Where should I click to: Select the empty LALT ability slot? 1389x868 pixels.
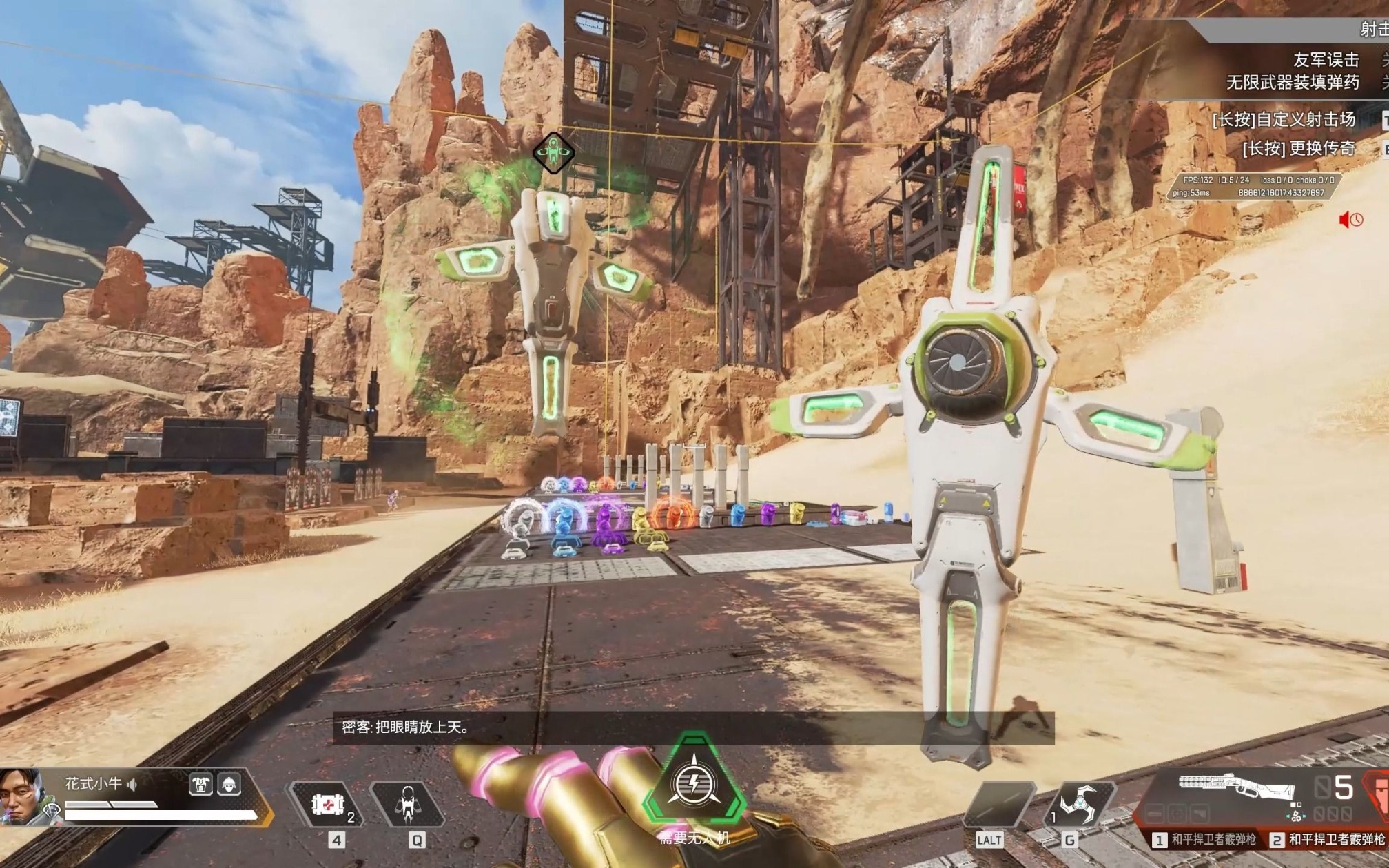pyautogui.click(x=998, y=804)
